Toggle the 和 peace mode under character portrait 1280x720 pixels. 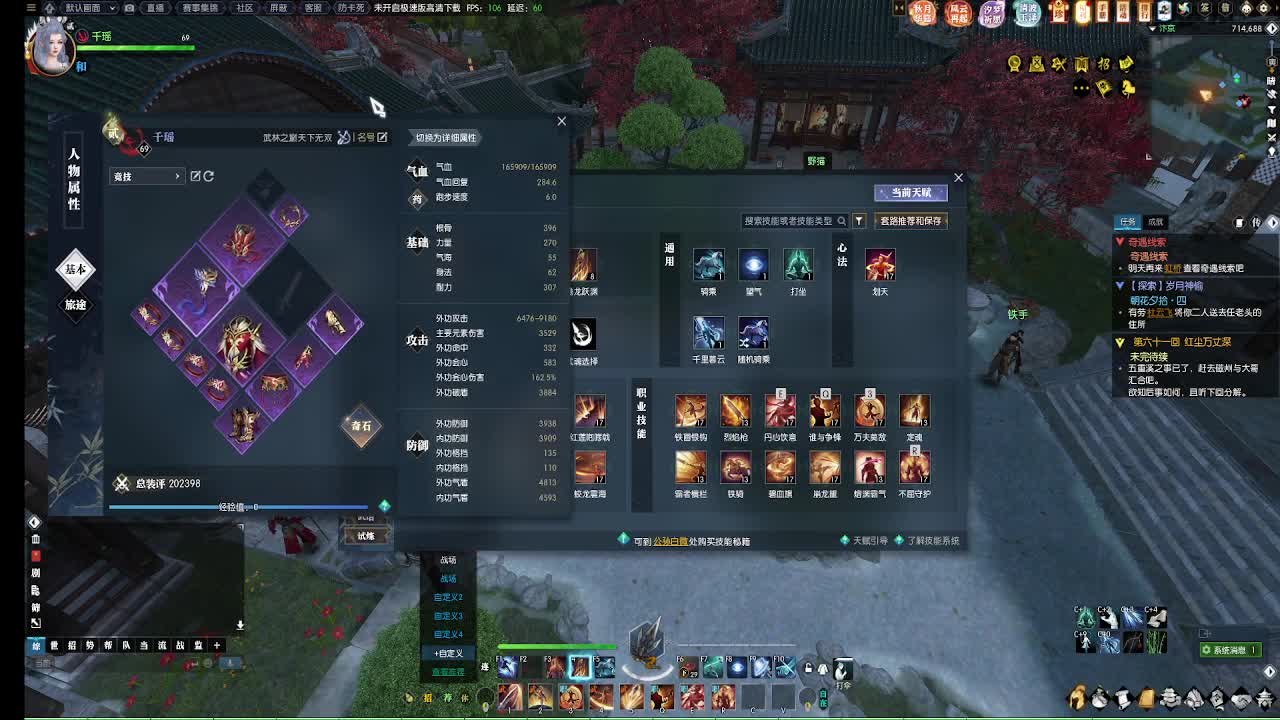click(79, 65)
